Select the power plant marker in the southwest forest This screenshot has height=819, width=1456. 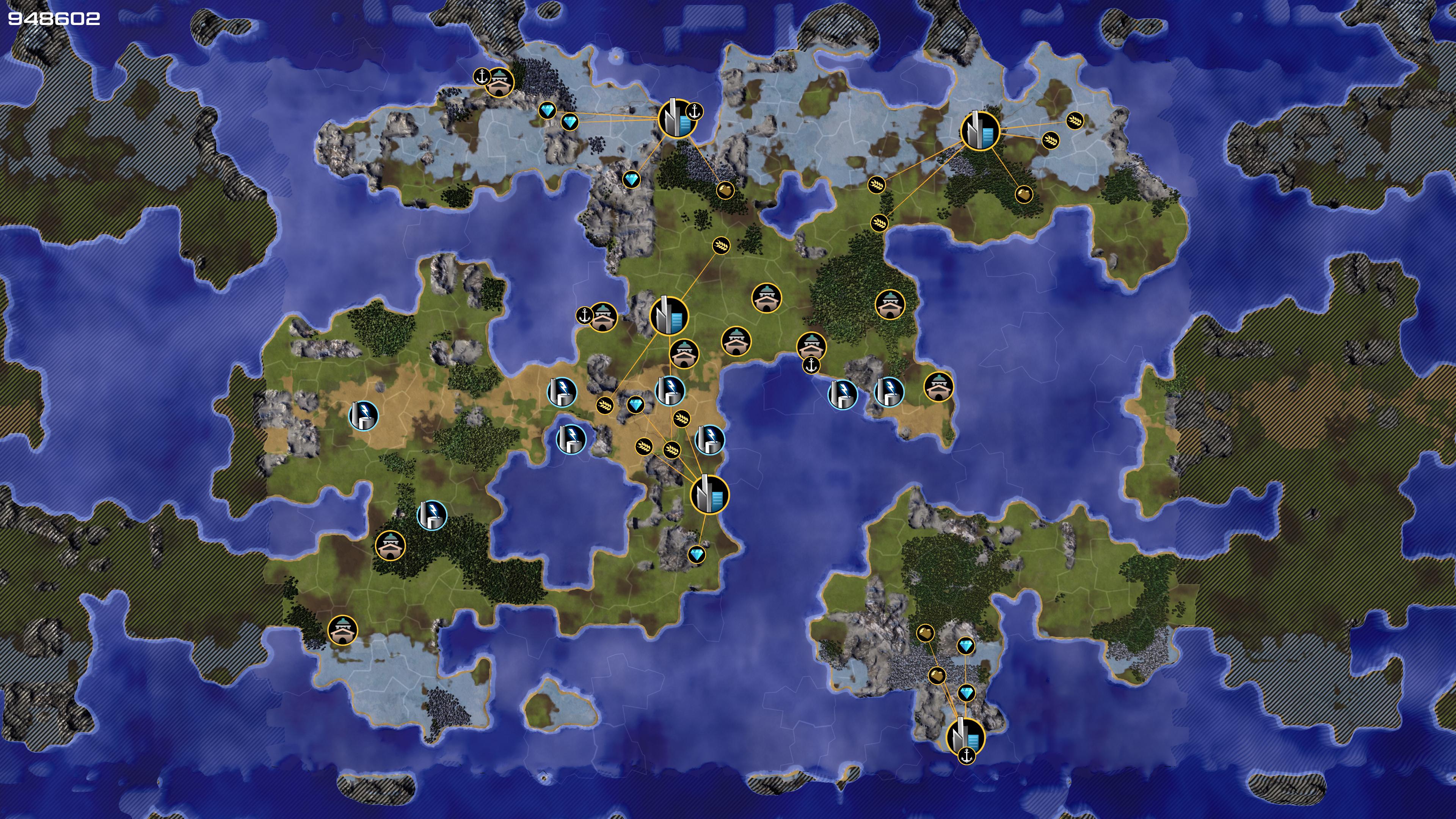tap(432, 515)
